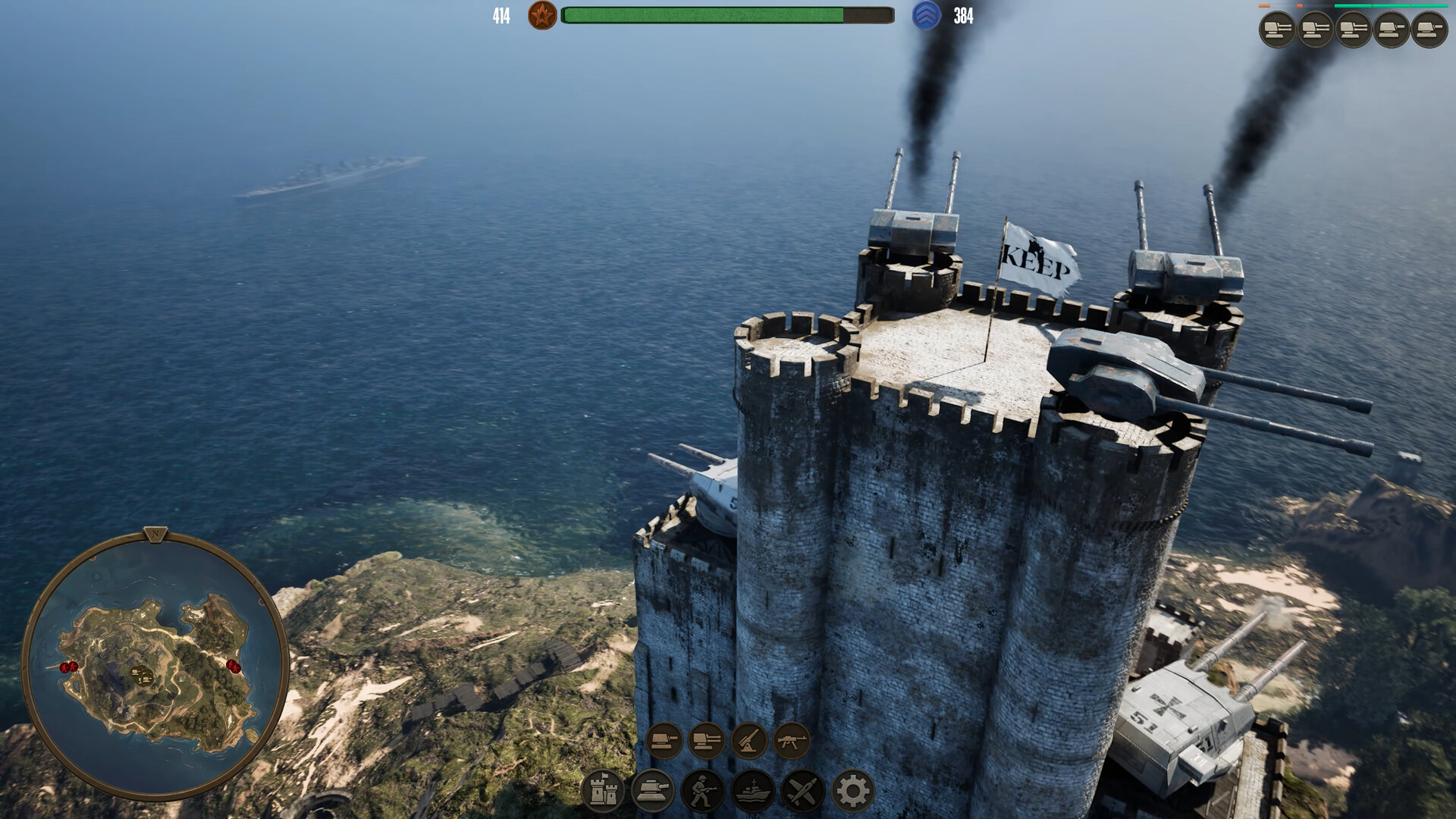Select the turret cluster marker at minimap center
Image resolution: width=1456 pixels, height=819 pixels.
point(140,673)
